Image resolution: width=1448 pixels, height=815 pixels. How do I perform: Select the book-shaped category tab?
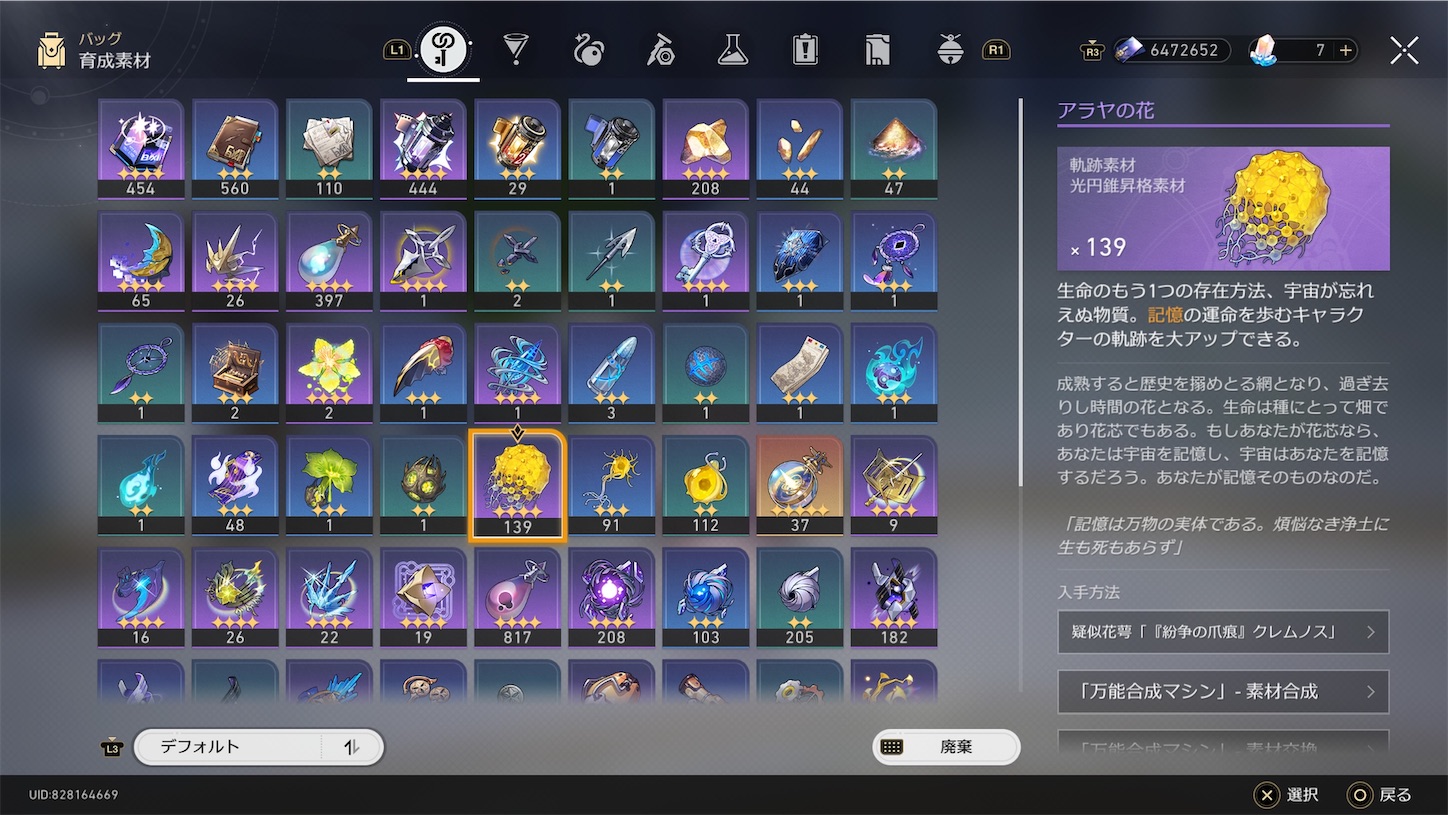click(x=877, y=49)
